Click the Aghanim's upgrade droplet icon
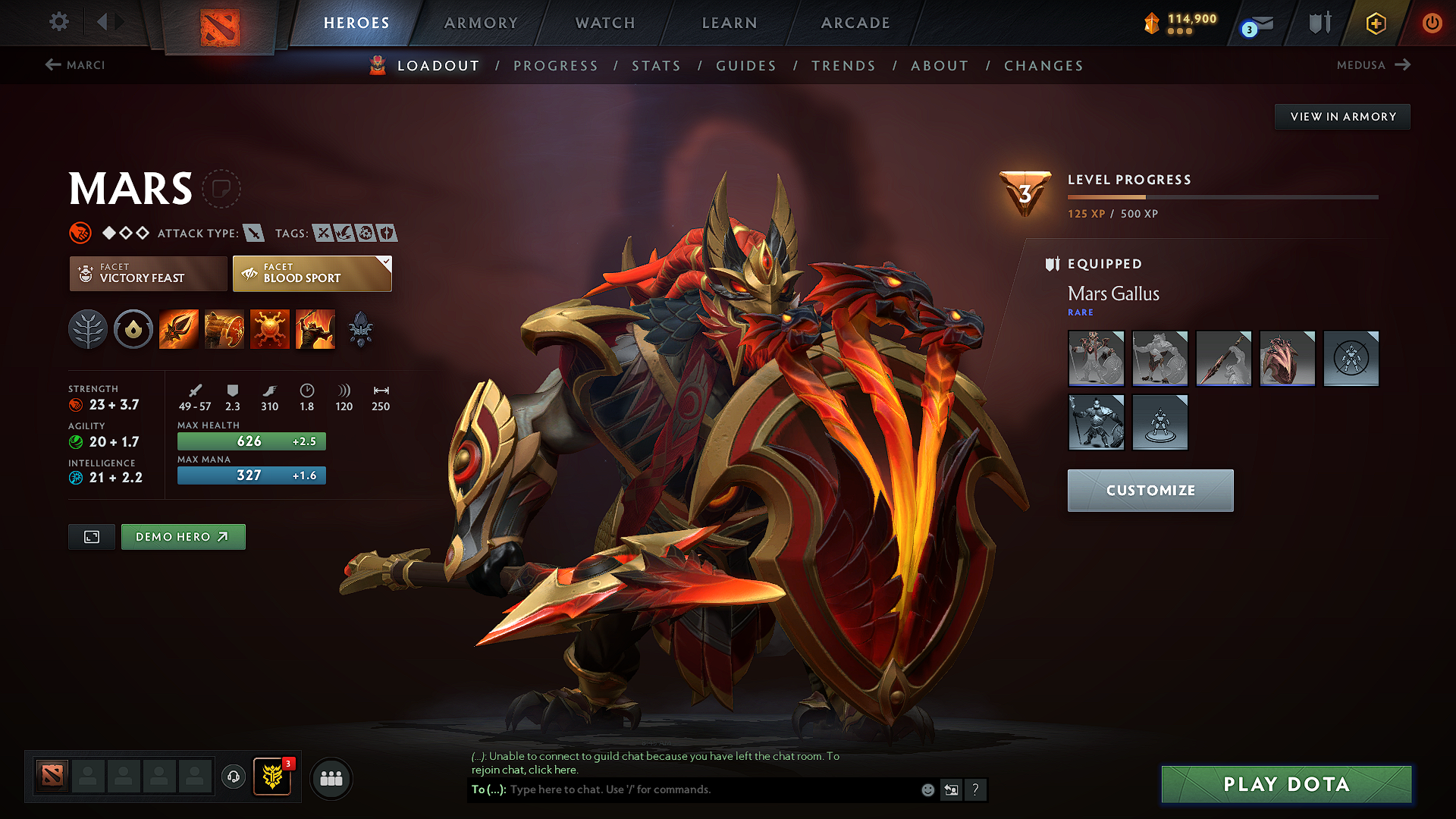Image resolution: width=1456 pixels, height=819 pixels. 133,328
